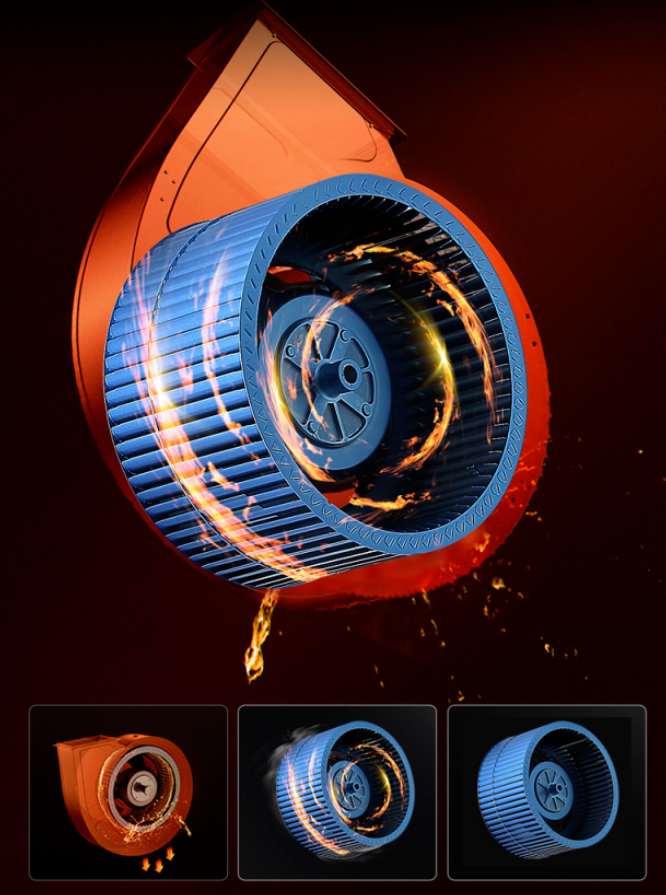
Task: Select the orange blower housing thumbnail
Action: tap(128, 792)
